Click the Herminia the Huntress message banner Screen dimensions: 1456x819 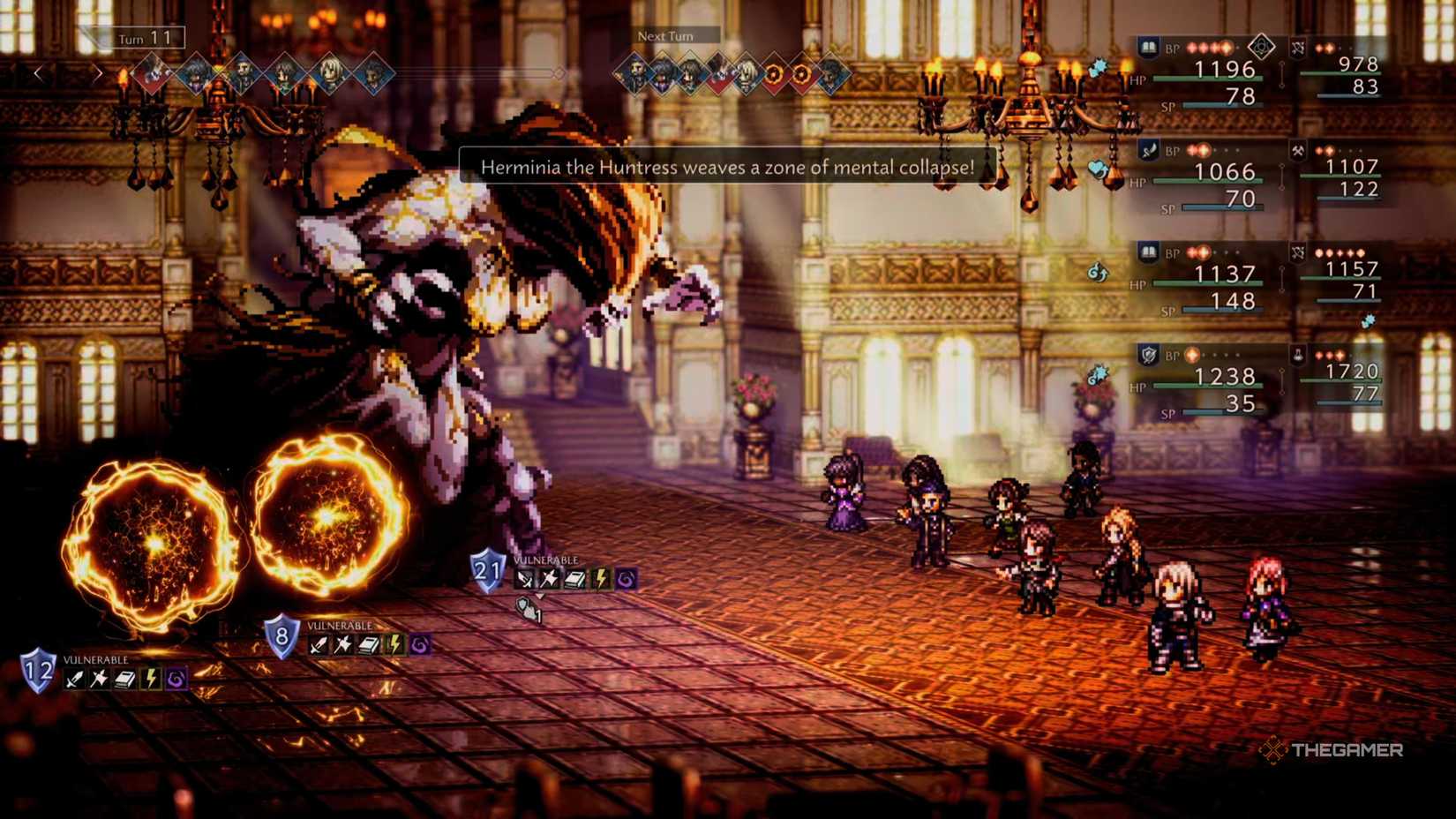(x=727, y=167)
